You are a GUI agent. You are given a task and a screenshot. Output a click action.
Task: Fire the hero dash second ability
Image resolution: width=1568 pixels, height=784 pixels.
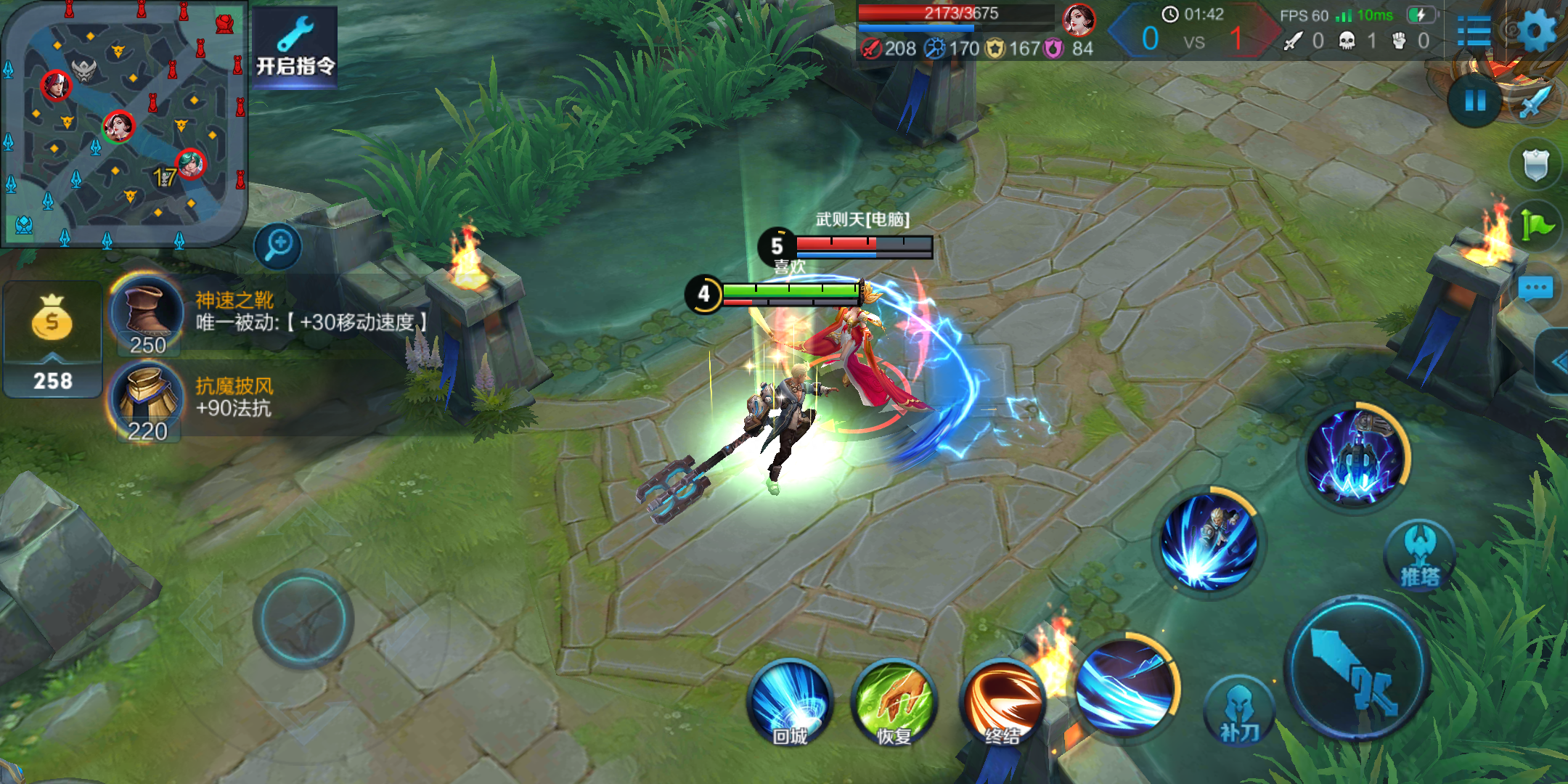(x=1209, y=541)
